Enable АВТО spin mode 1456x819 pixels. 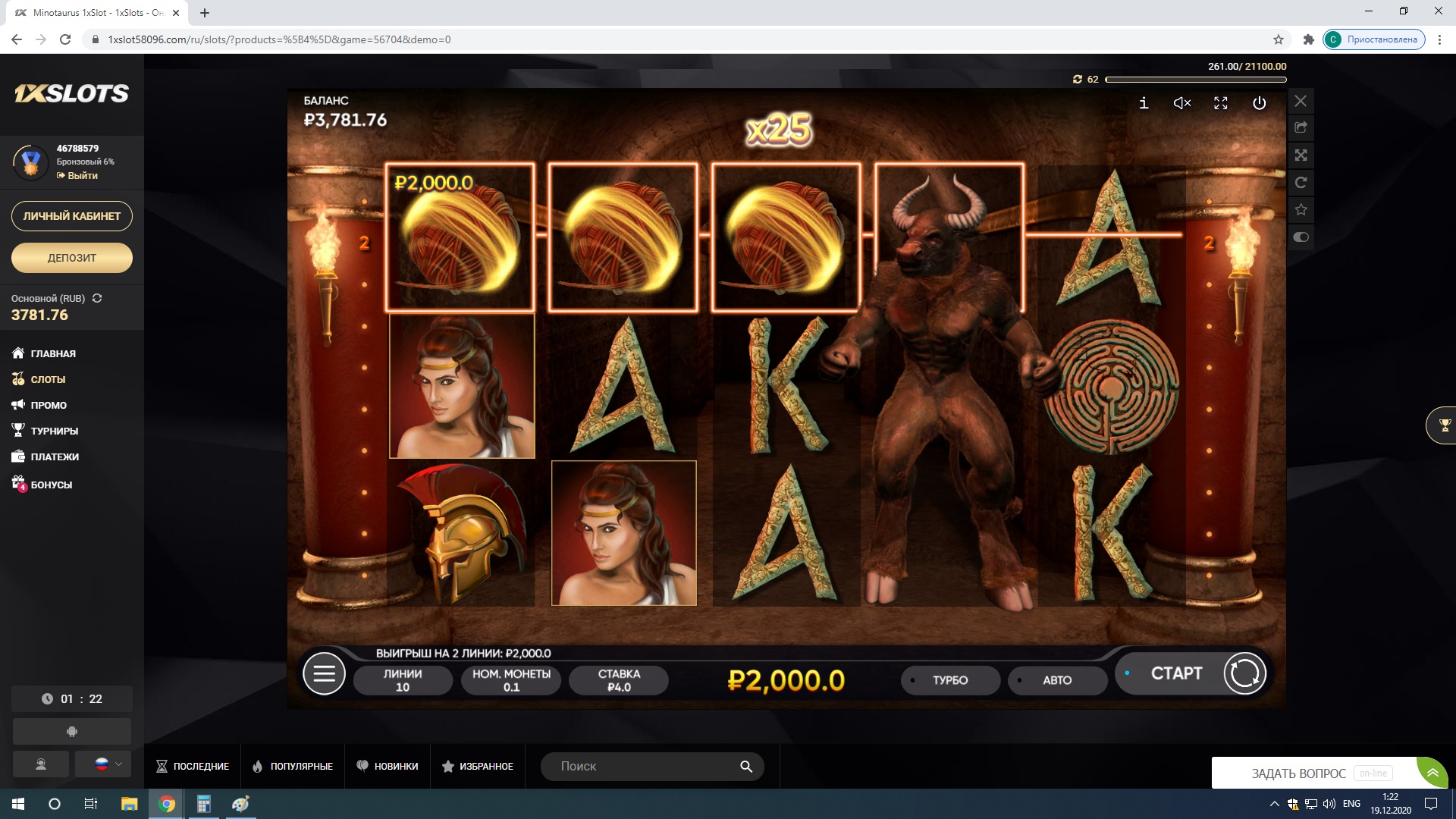[1057, 680]
